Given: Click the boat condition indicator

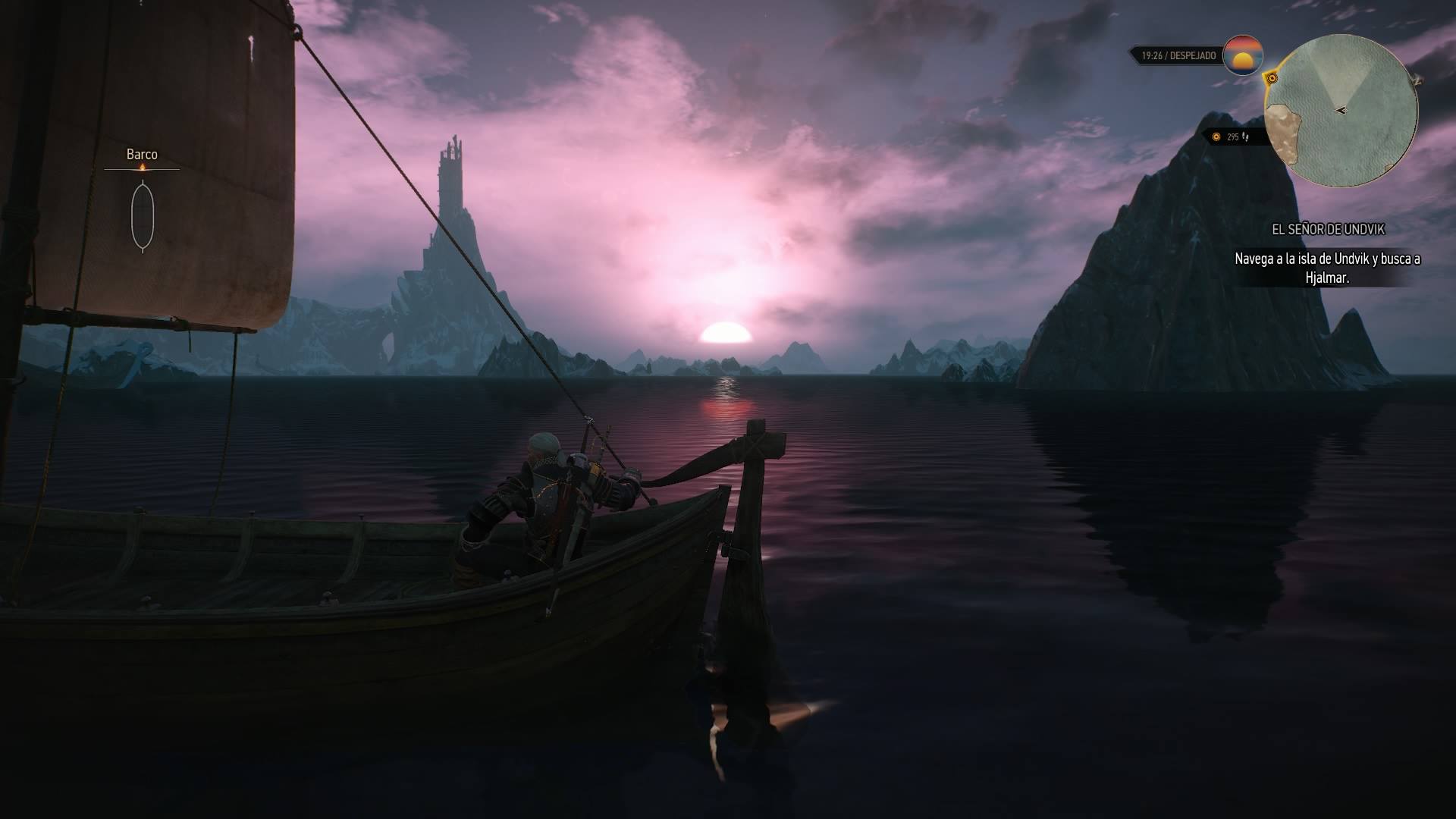Looking at the screenshot, I should tap(143, 216).
